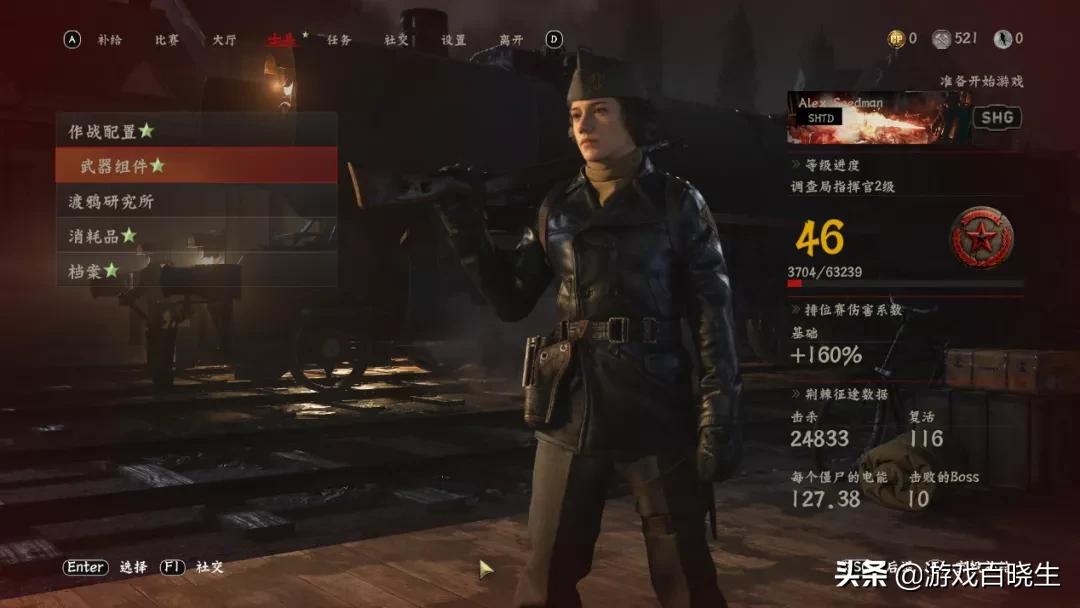Image resolution: width=1080 pixels, height=608 pixels.
Task: Click the Alex Speedman player card
Action: point(876,117)
